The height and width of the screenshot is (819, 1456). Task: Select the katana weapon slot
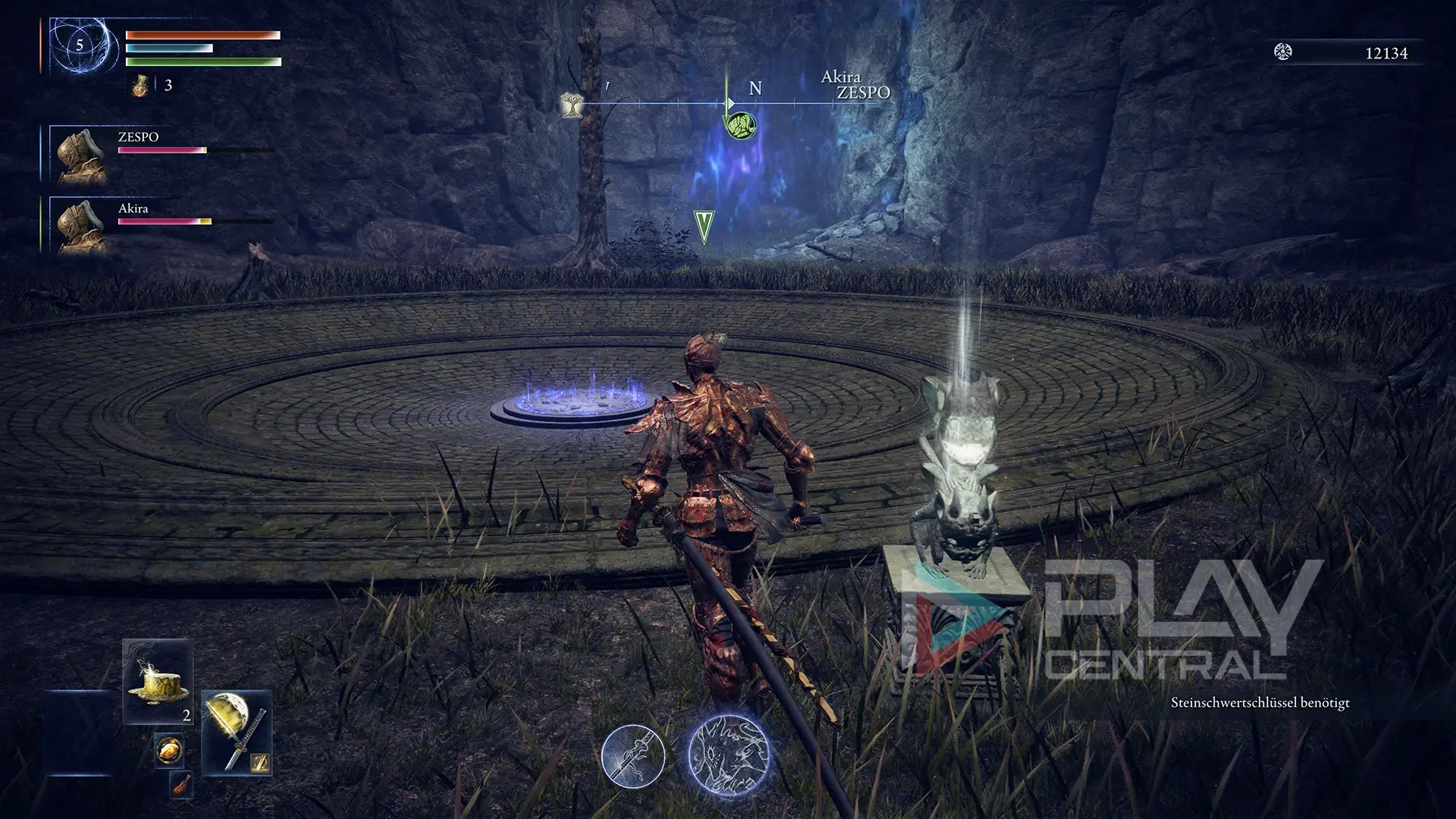236,732
